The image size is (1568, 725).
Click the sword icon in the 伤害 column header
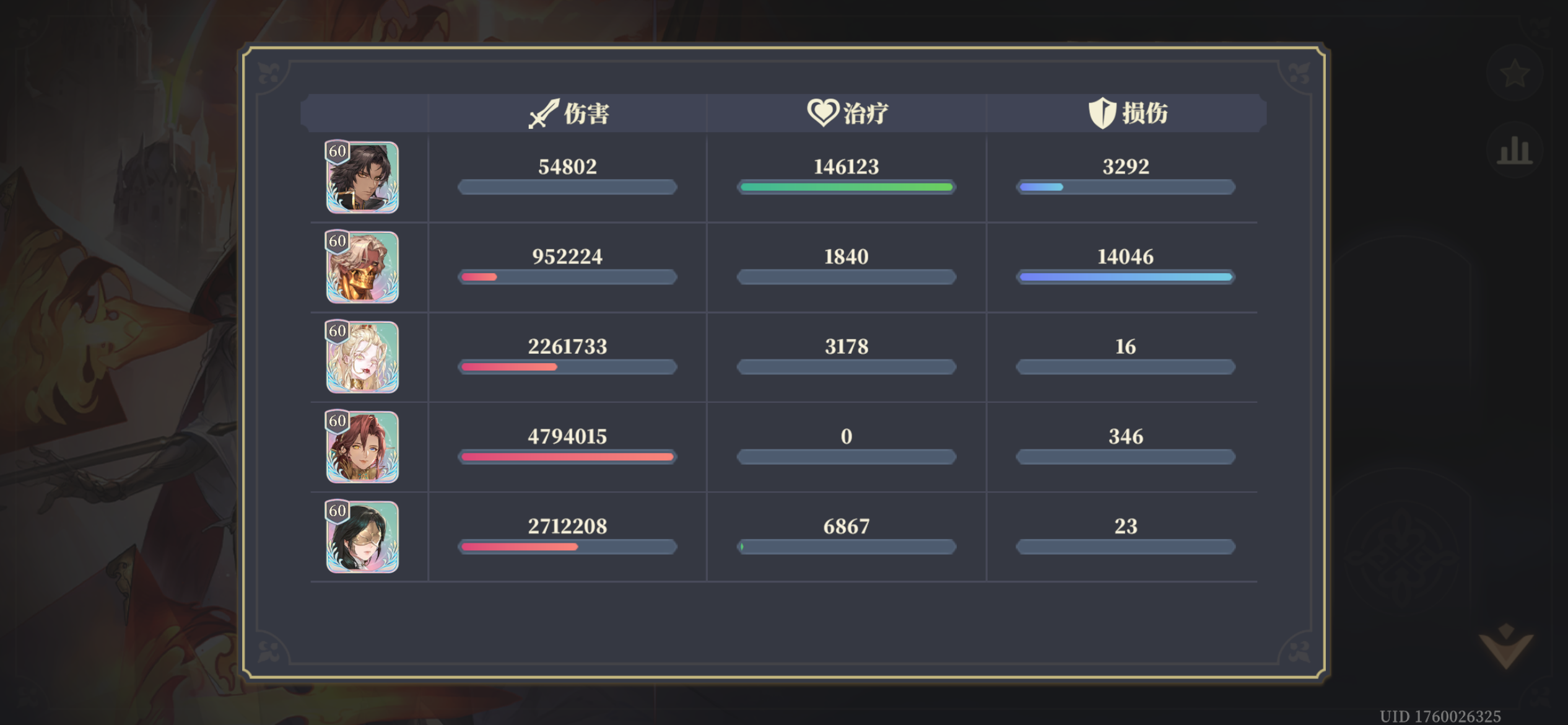pyautogui.click(x=544, y=112)
